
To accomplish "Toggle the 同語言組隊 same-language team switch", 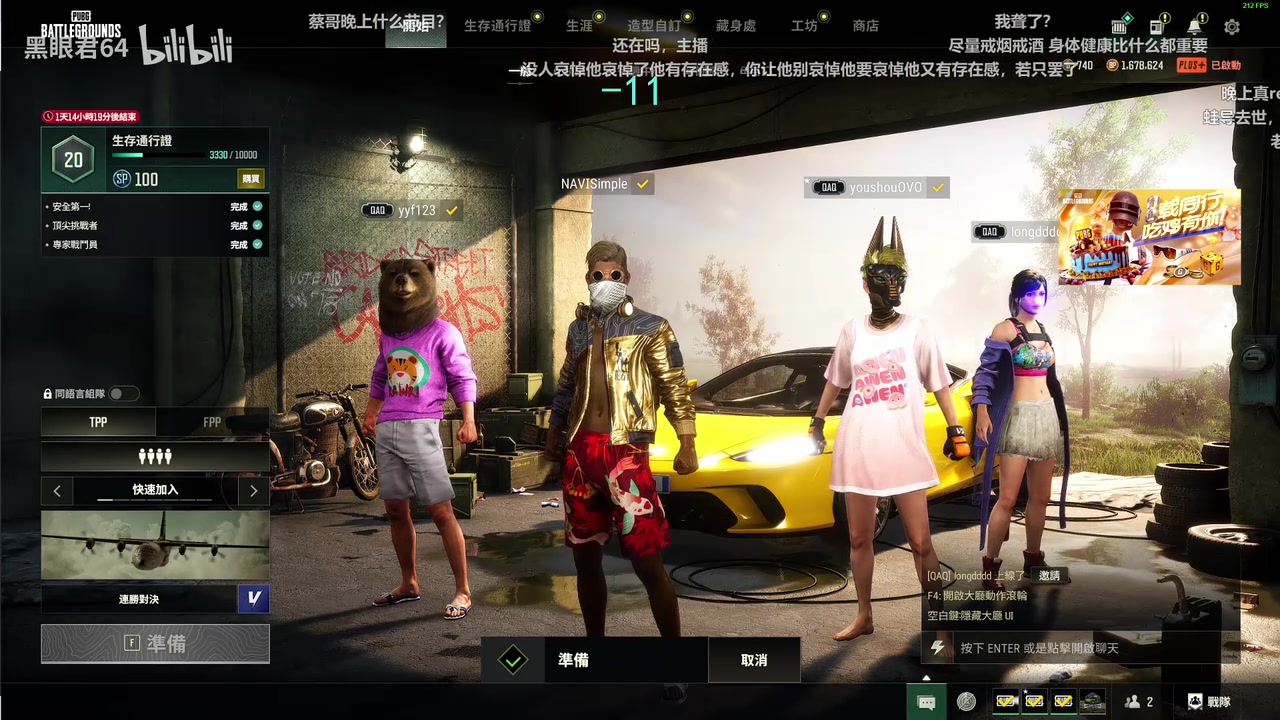I will pos(124,394).
